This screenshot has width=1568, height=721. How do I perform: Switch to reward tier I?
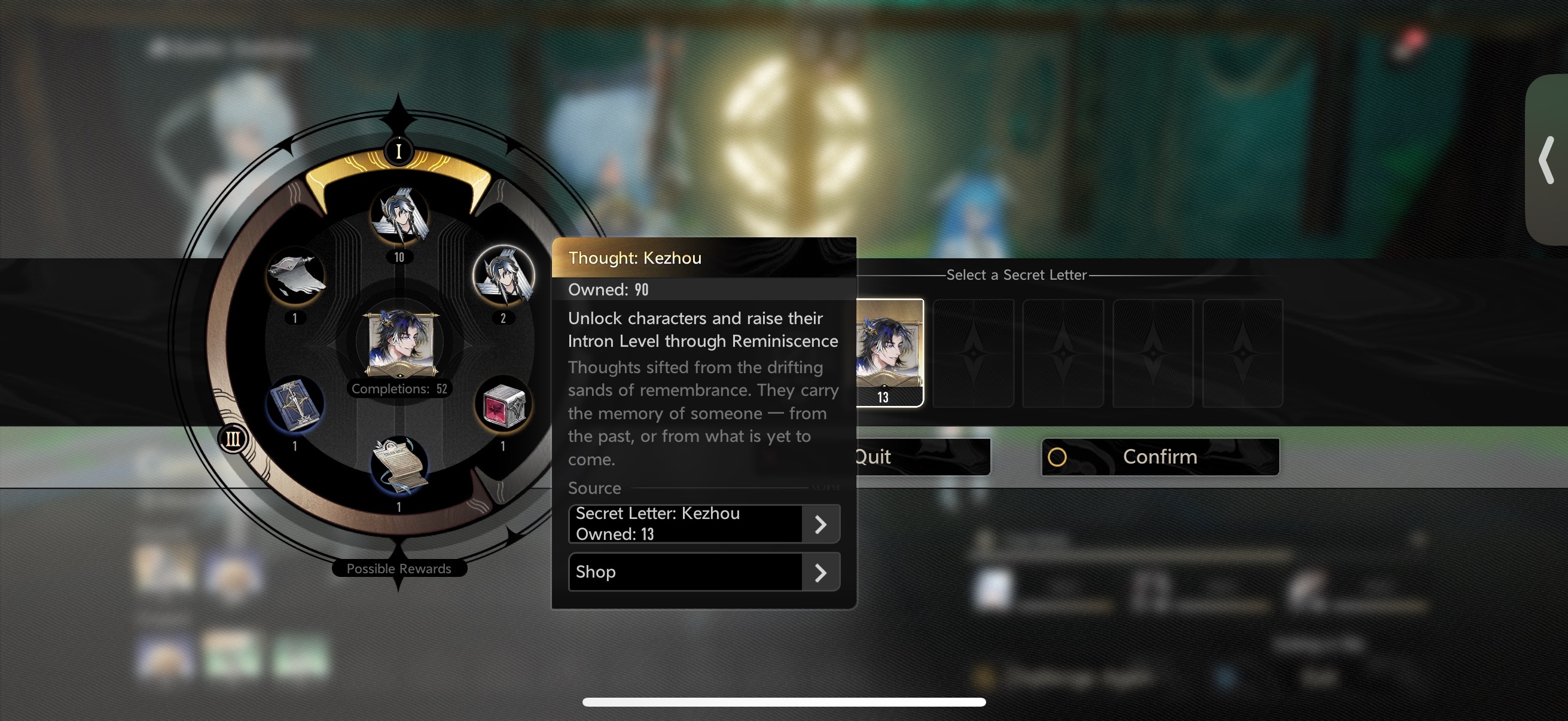pyautogui.click(x=399, y=151)
